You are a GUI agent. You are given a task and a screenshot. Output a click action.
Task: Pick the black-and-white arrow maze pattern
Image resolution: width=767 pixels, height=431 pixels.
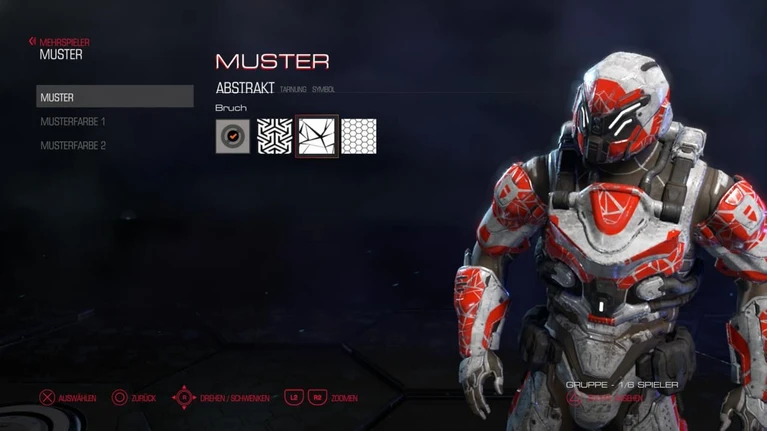pyautogui.click(x=275, y=136)
